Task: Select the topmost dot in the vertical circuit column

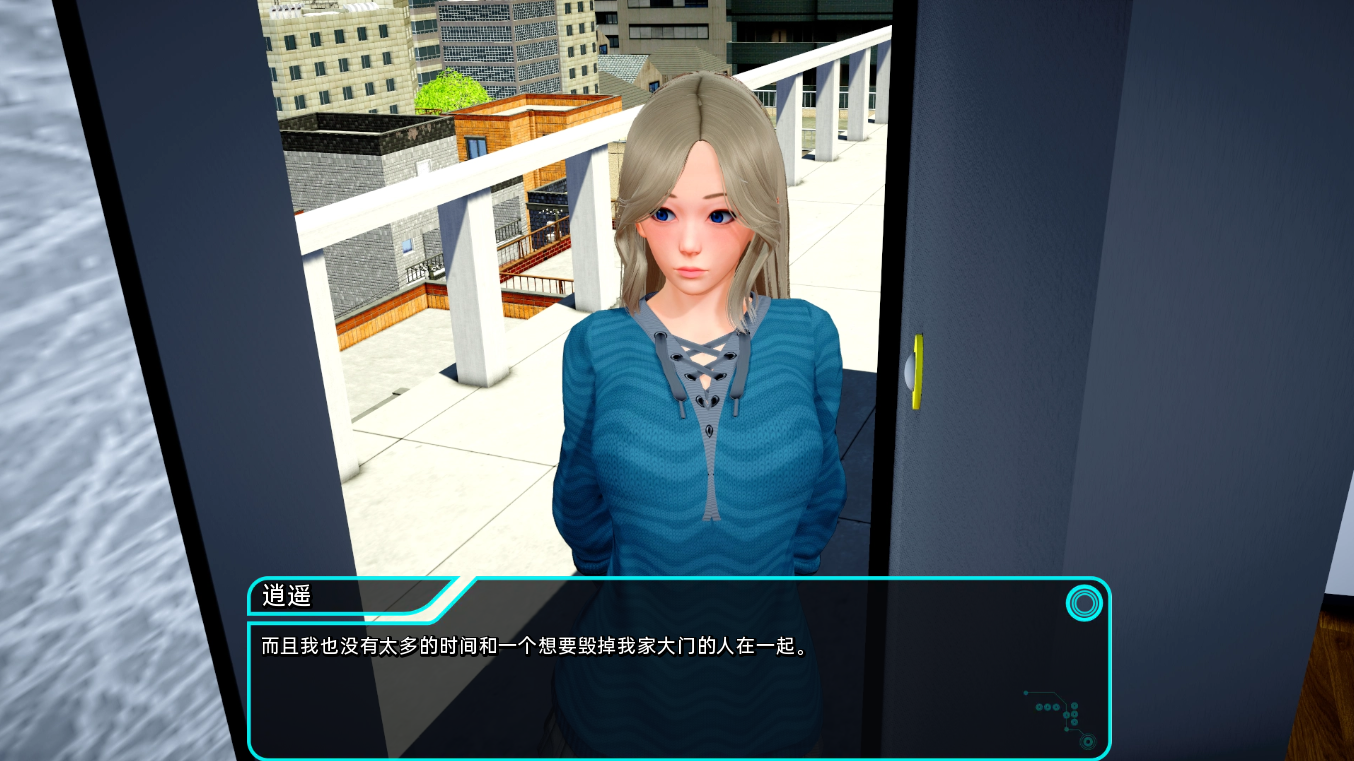Action: pyautogui.click(x=1074, y=705)
